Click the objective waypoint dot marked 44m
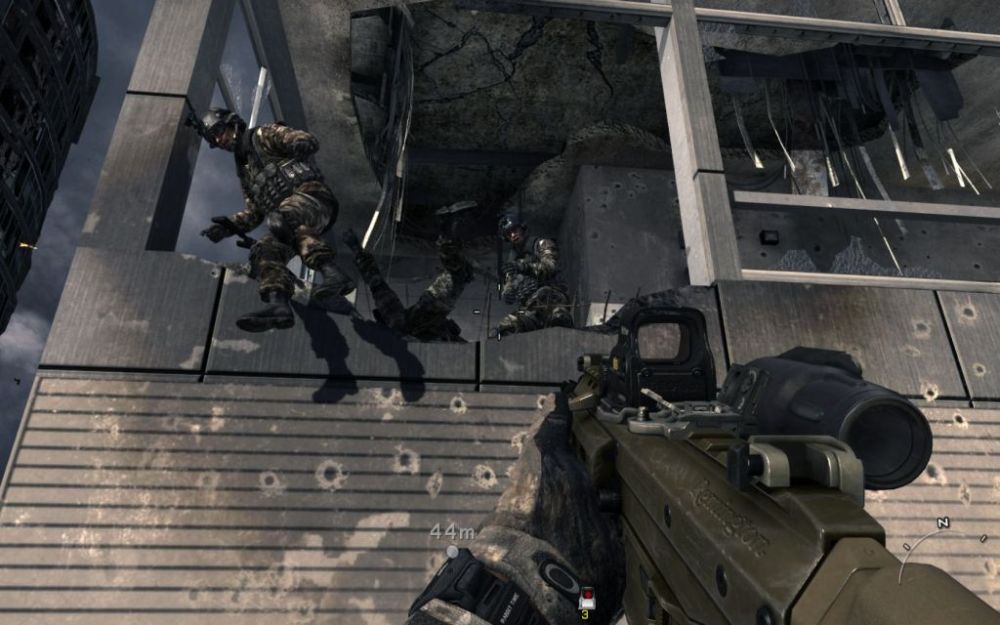The image size is (1000, 625). (452, 551)
